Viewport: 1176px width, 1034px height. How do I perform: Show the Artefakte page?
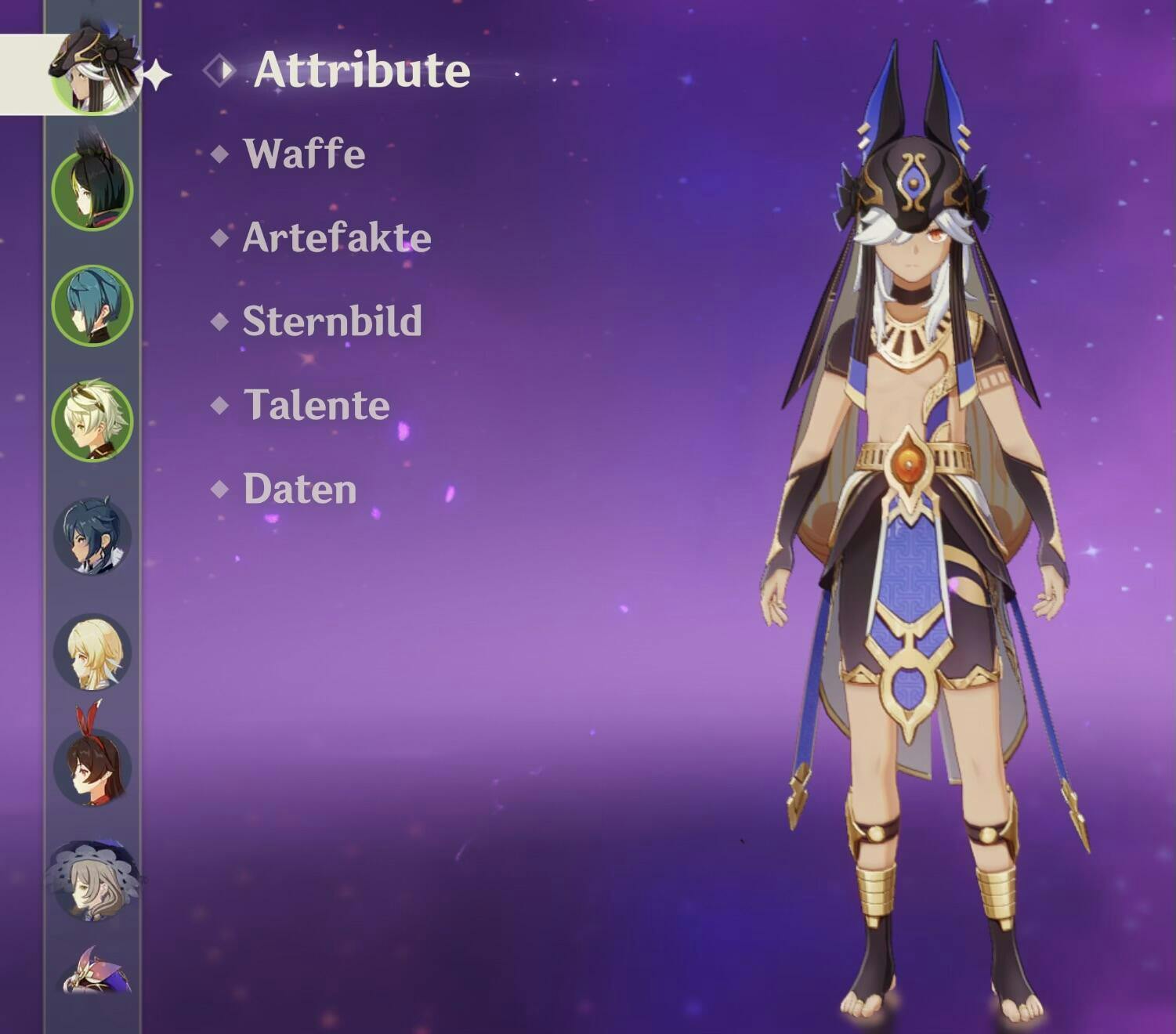(336, 237)
